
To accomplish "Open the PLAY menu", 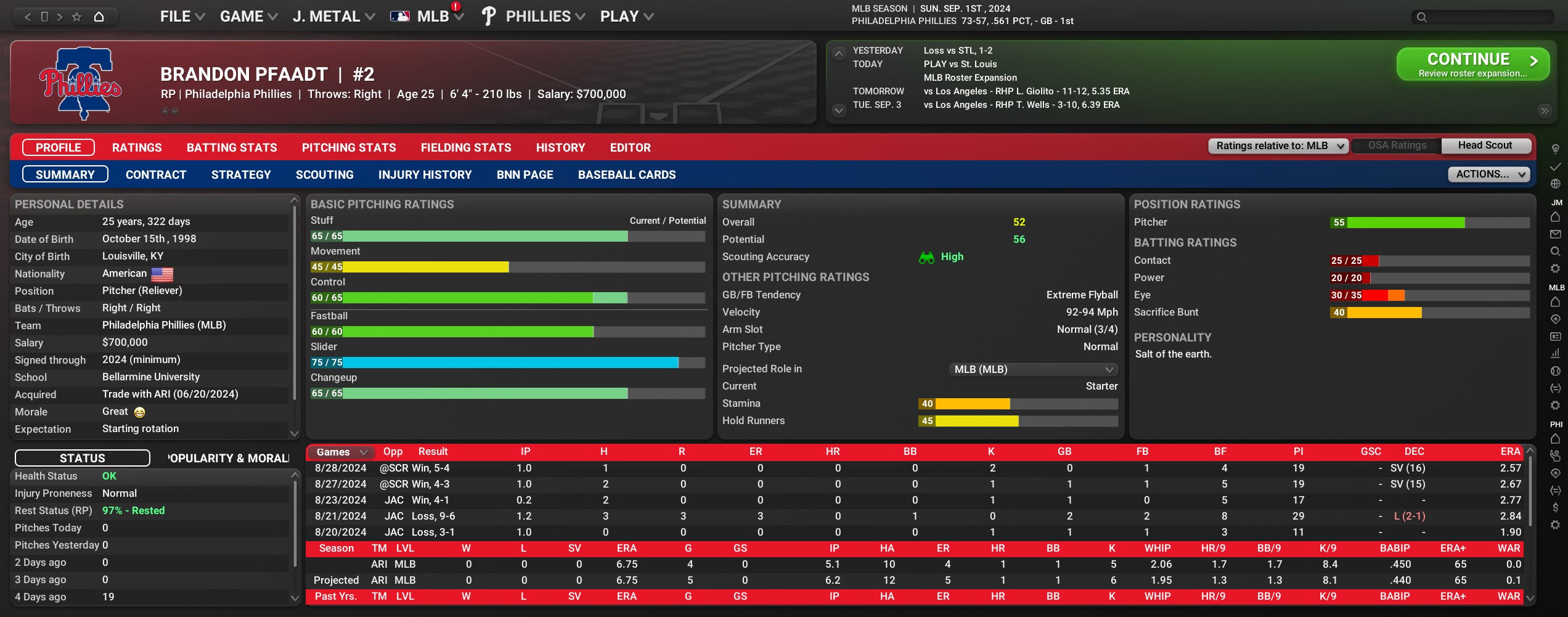I will (626, 17).
